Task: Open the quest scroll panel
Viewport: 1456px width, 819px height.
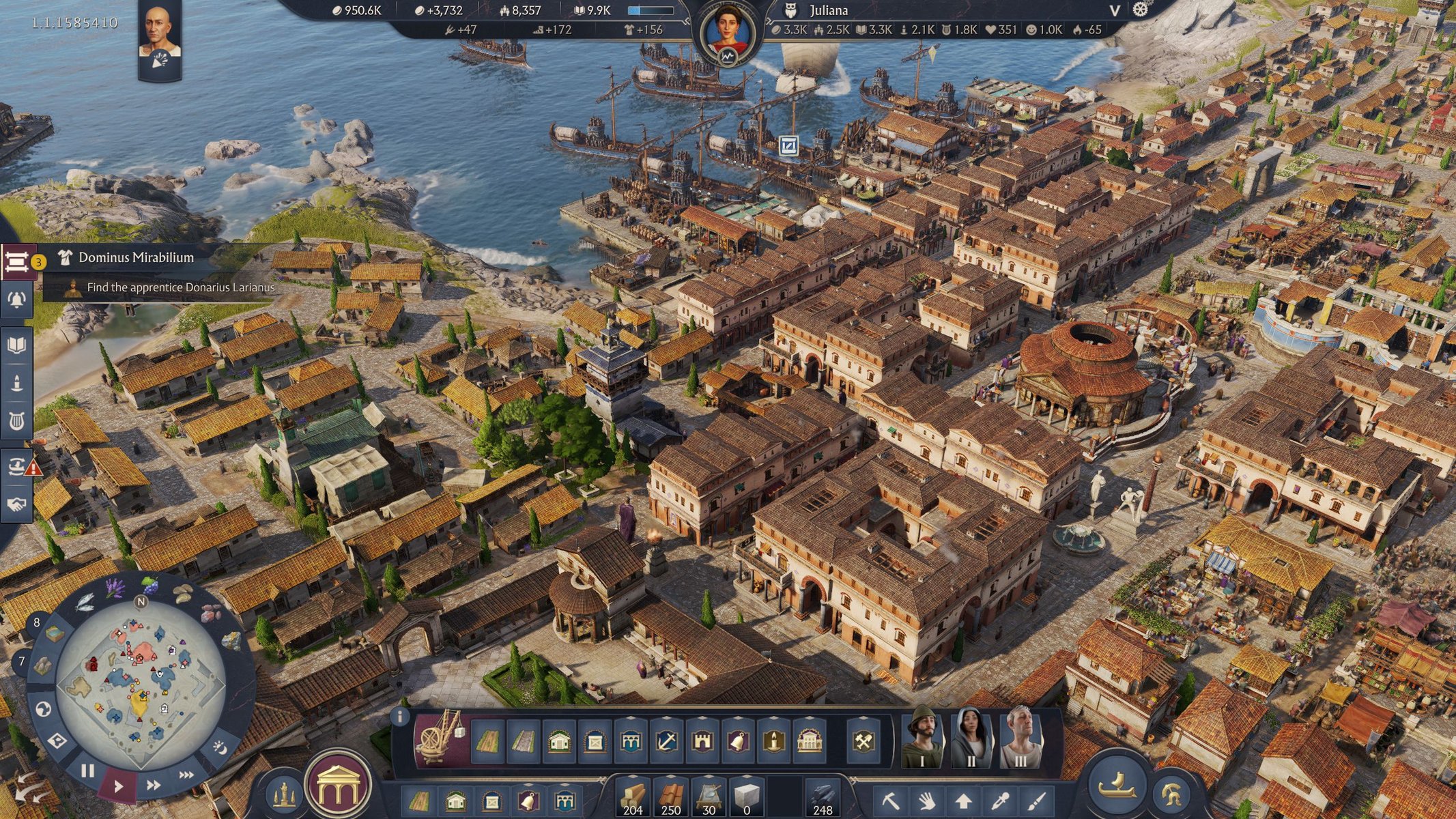Action: coord(16,262)
